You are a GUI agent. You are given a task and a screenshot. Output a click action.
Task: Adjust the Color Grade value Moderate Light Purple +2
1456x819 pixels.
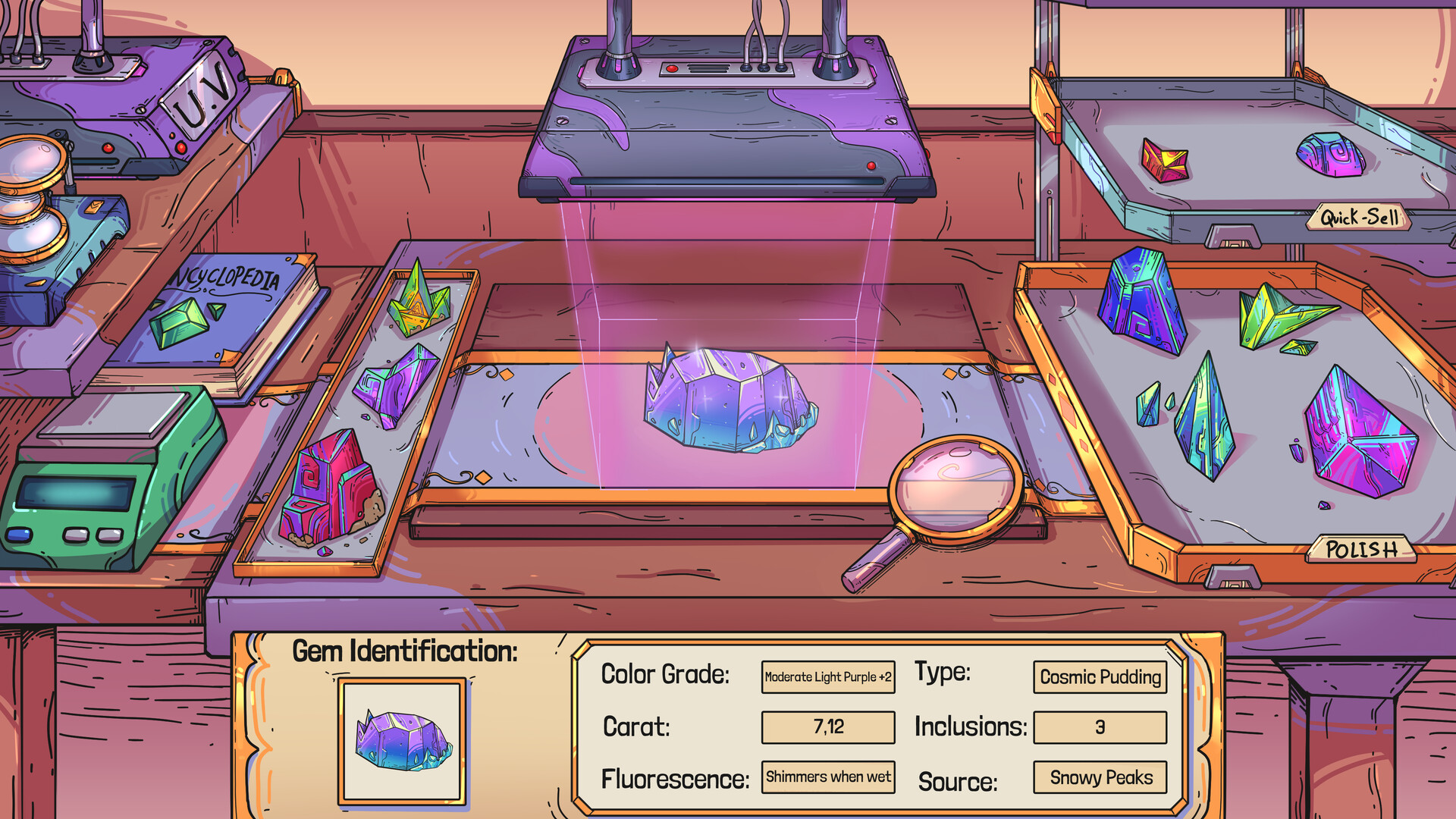(x=828, y=677)
